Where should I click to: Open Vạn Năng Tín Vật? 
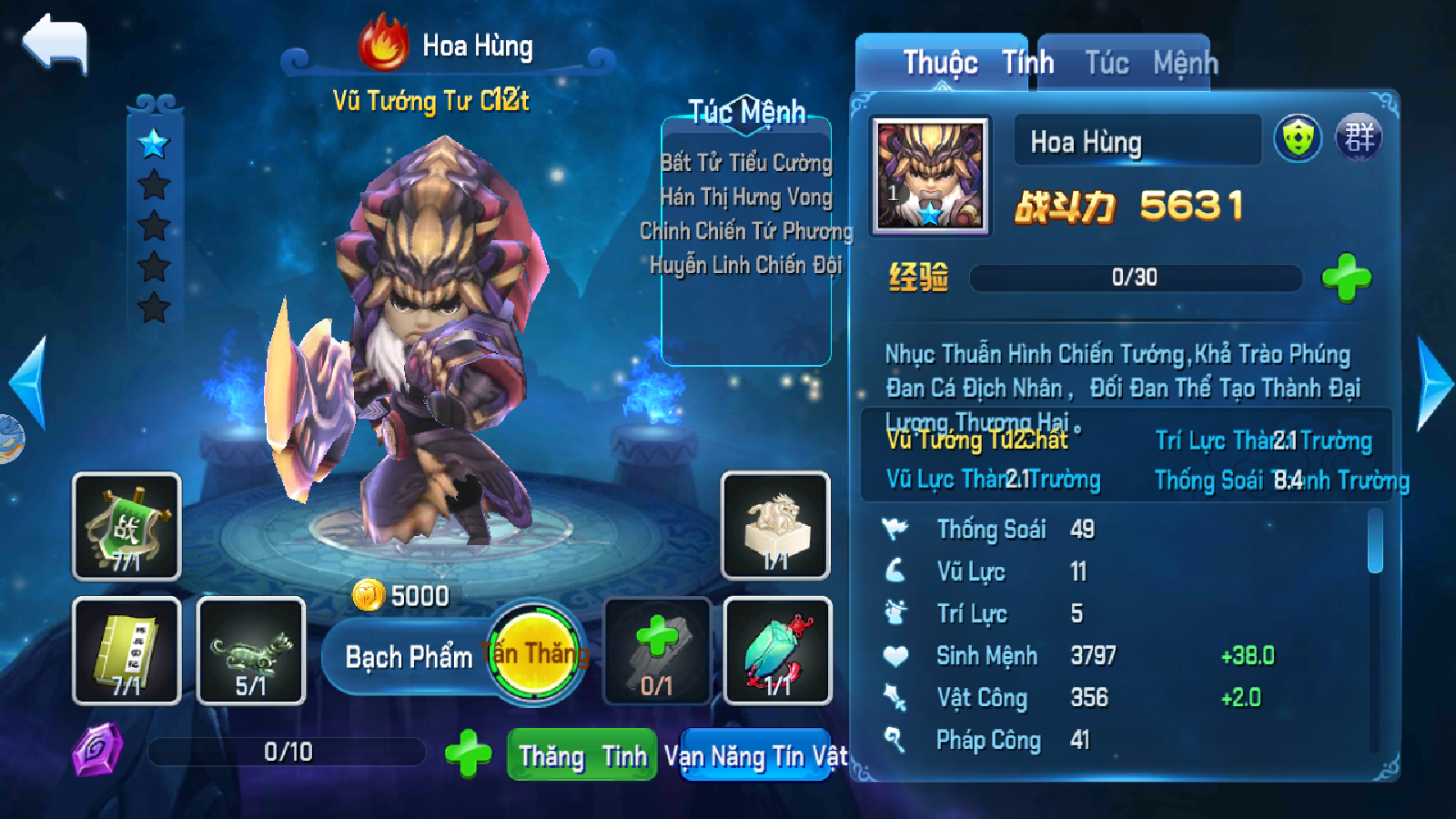755,755
